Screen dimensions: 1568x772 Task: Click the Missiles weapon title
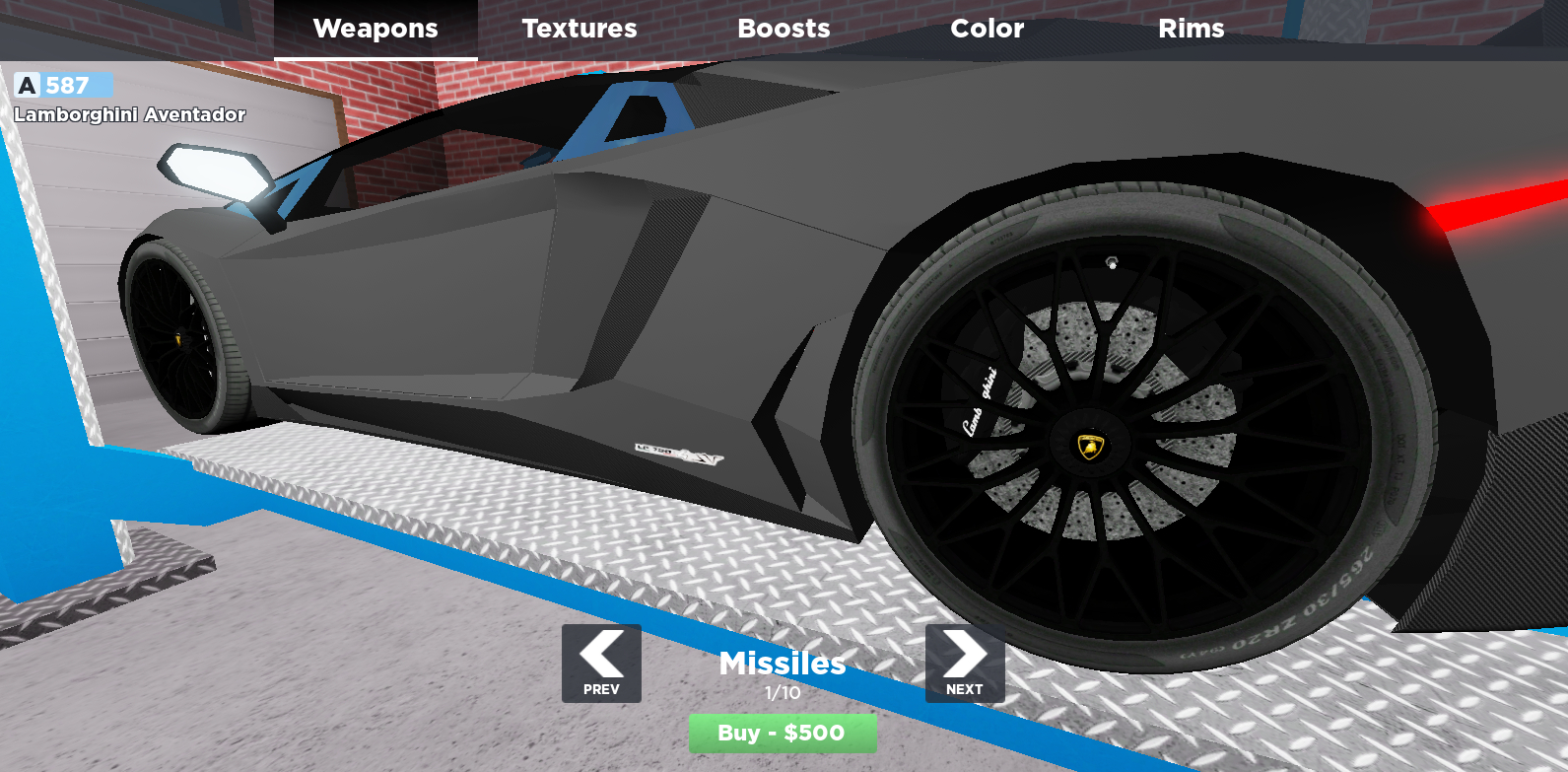[x=783, y=665]
